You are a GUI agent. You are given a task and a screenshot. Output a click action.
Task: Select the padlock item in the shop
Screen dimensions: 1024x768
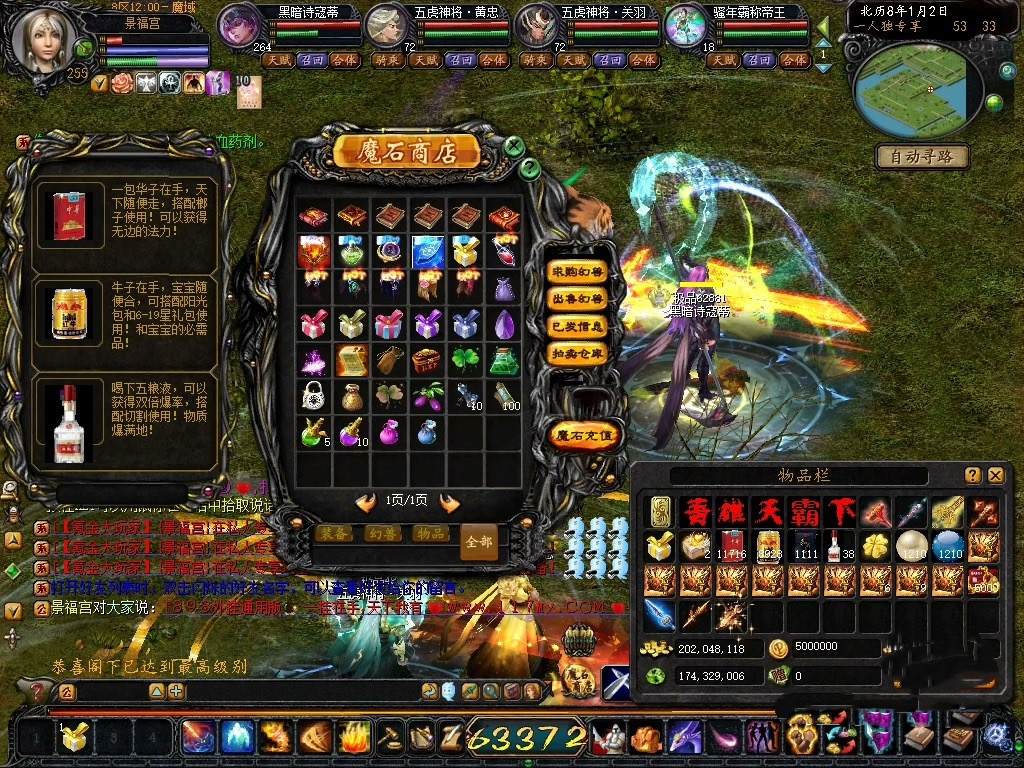pos(312,396)
